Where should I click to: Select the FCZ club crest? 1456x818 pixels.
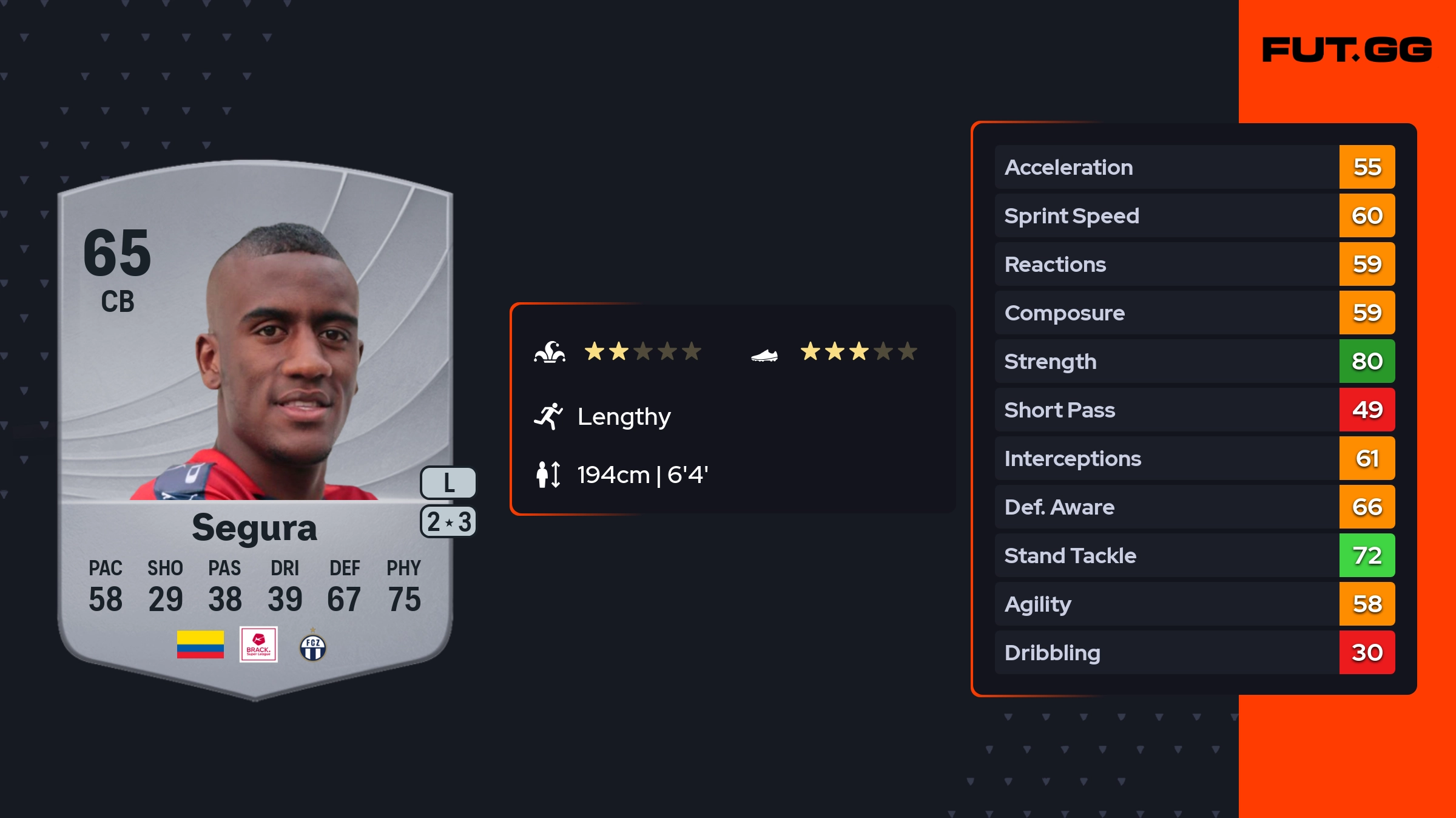tap(313, 647)
